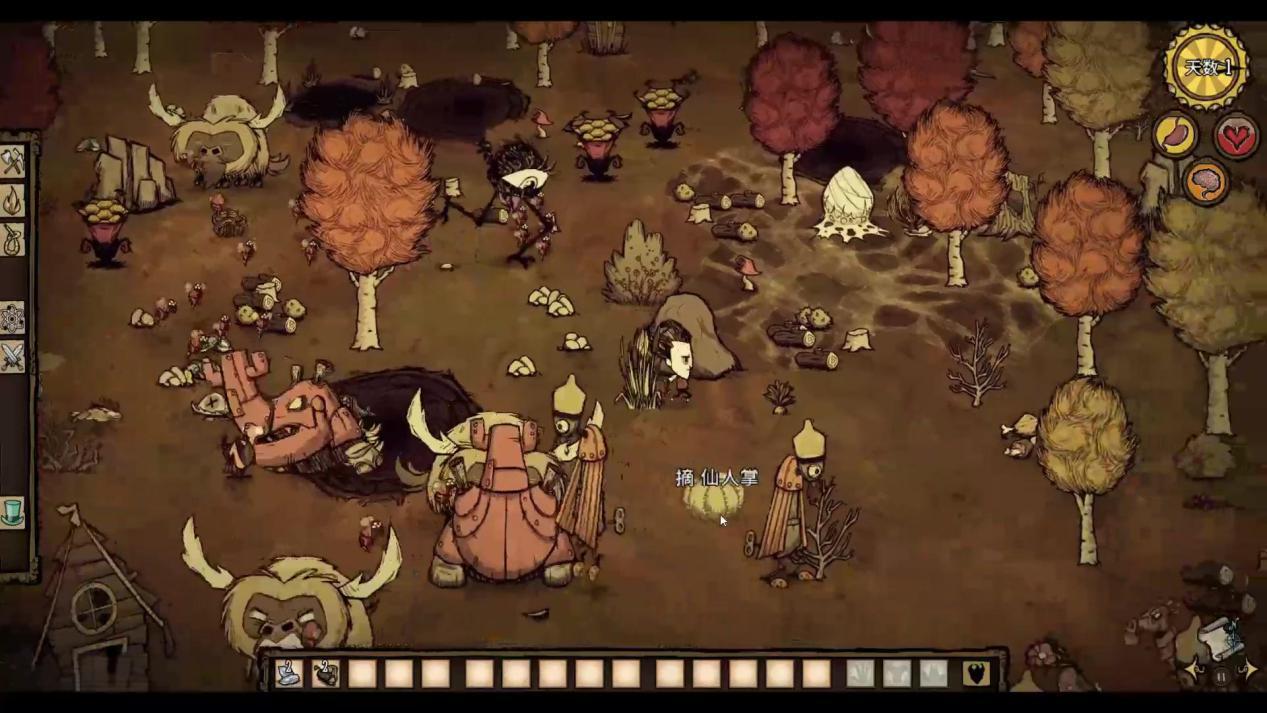Click the head equipment slot
Screen dimensions: 1267x713
[x=933, y=674]
